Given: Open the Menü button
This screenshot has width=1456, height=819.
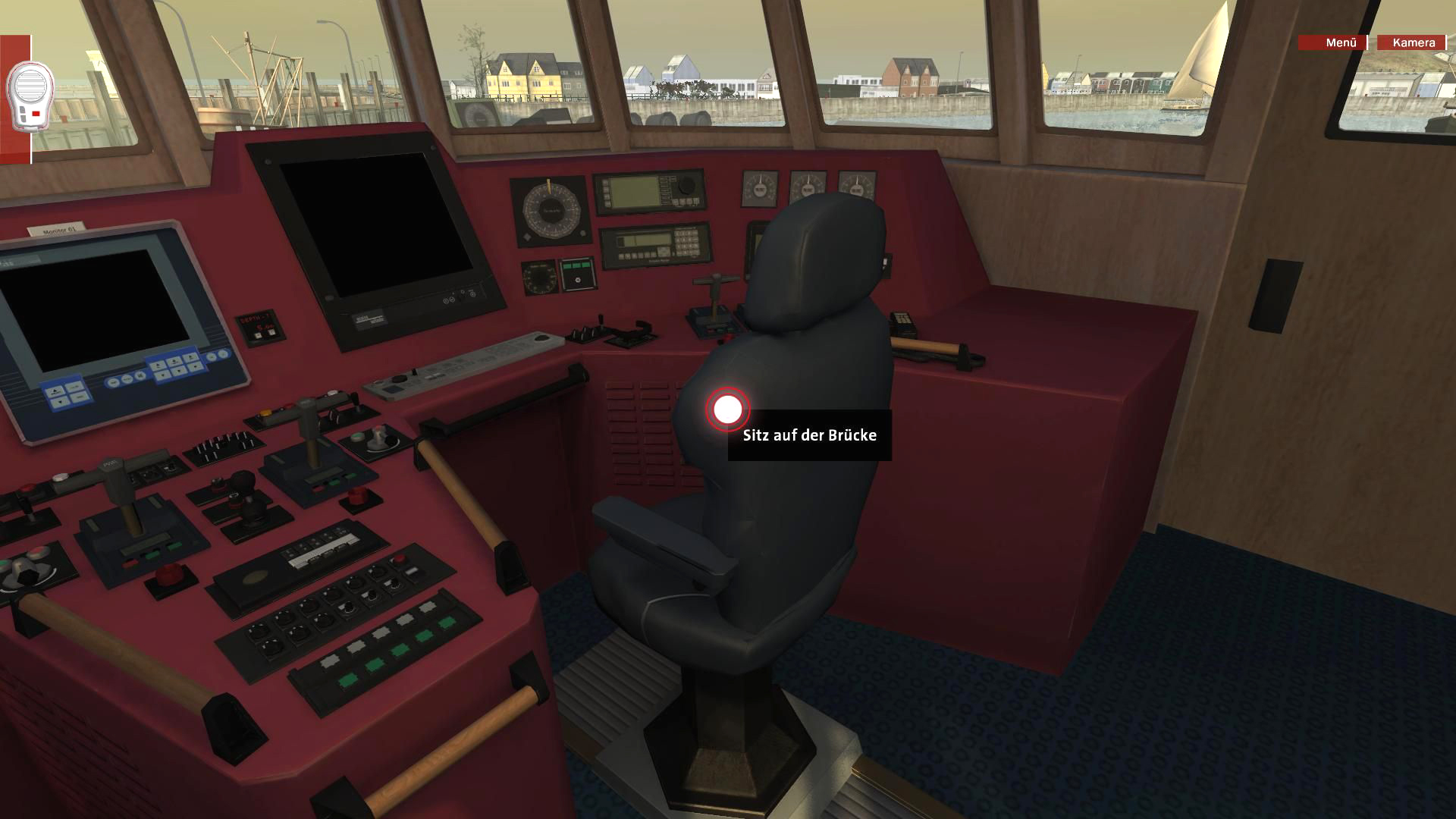Looking at the screenshot, I should (1332, 42).
